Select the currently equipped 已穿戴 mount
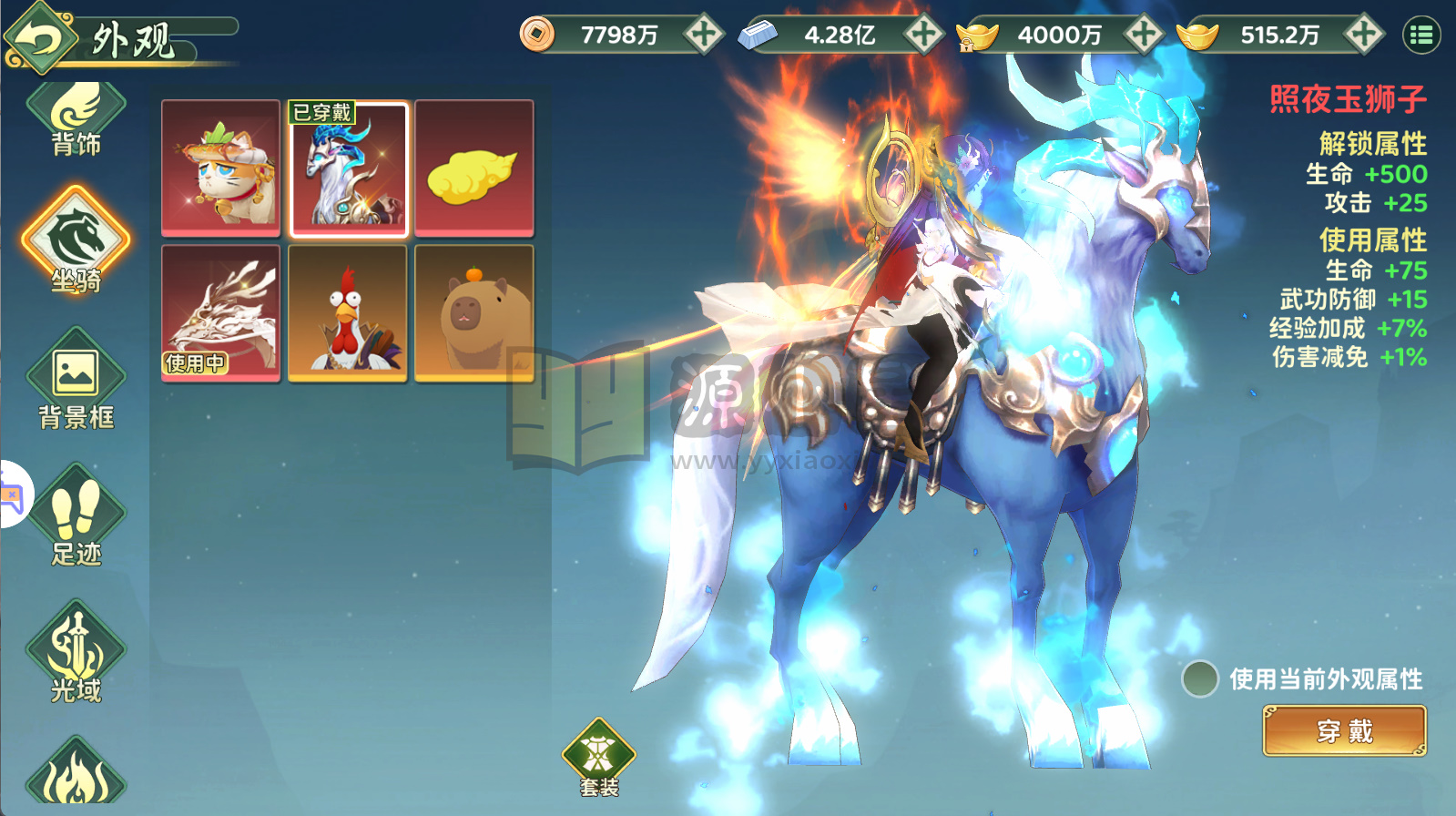1456x816 pixels. 348,168
